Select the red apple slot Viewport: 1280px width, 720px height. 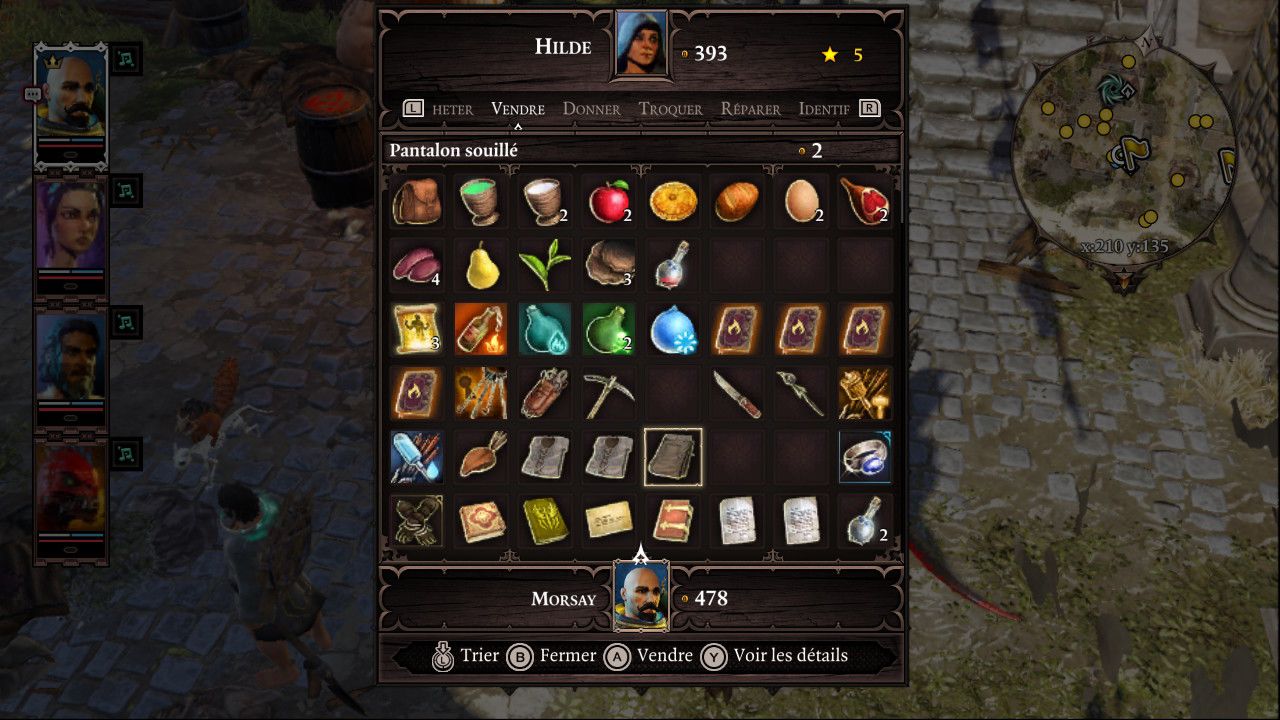609,202
